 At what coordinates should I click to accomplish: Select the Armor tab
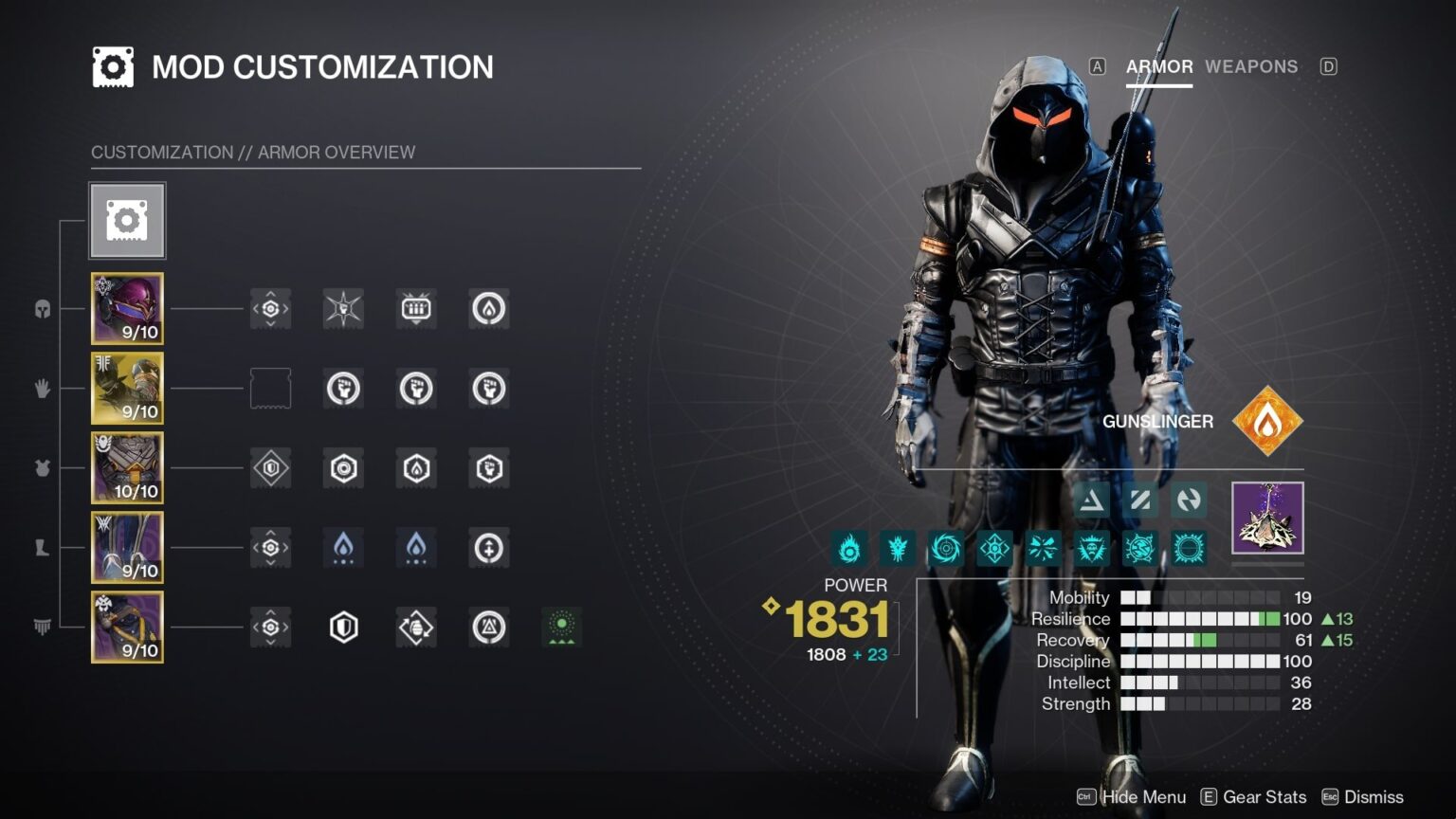[1158, 66]
